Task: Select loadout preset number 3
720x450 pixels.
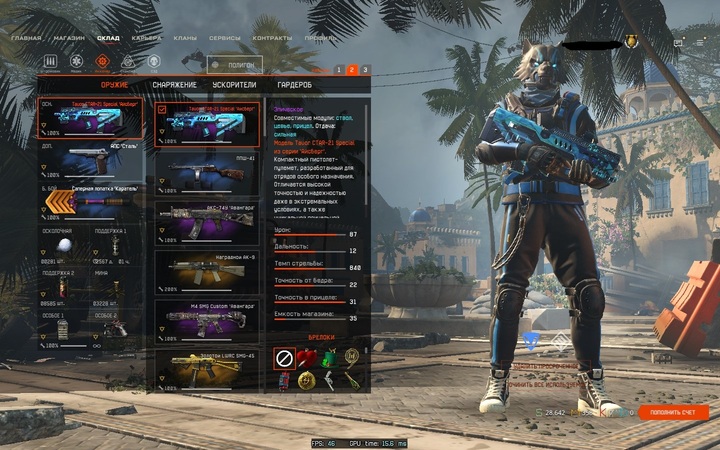Action: tap(365, 70)
